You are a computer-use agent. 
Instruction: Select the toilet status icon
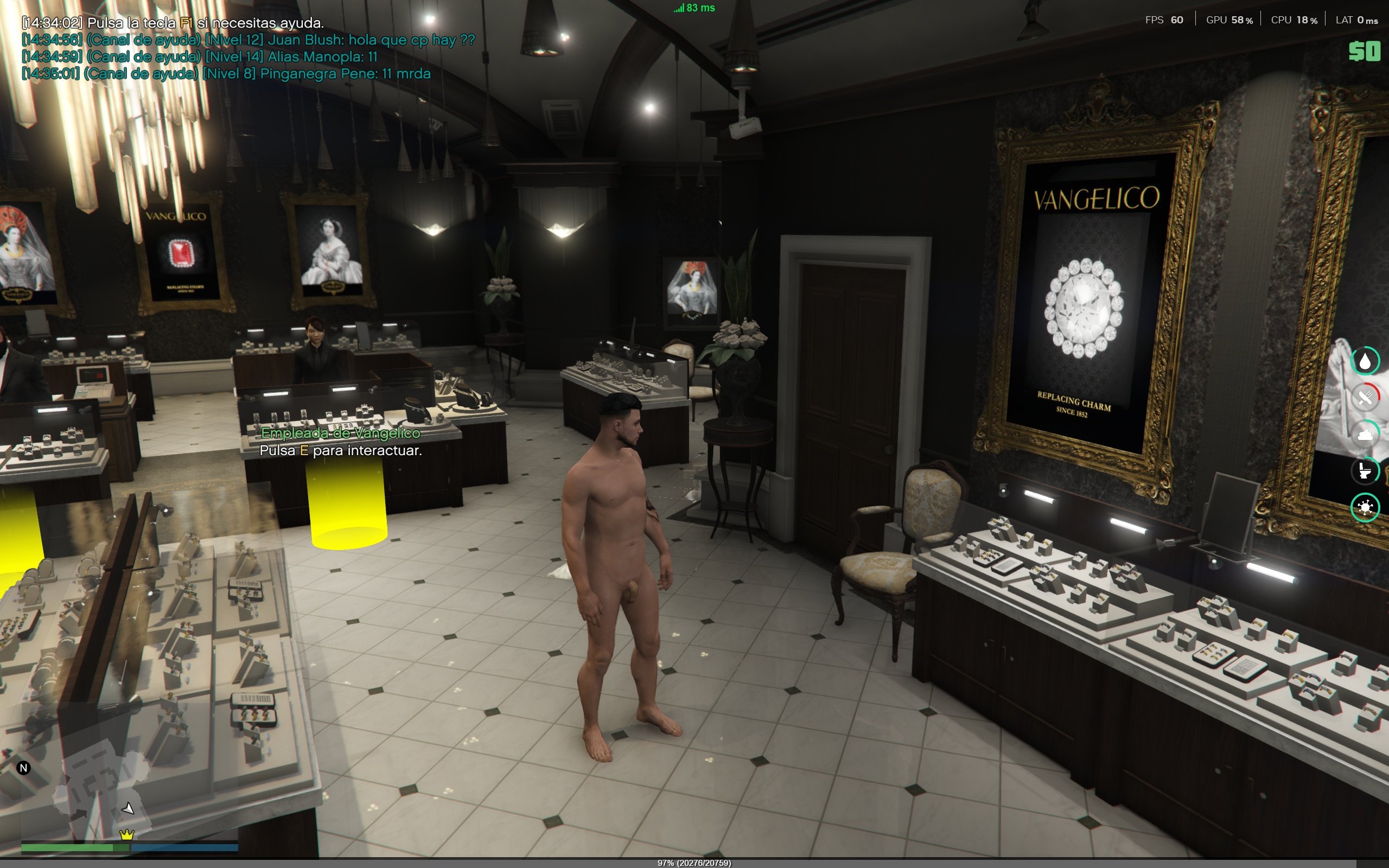click(x=1365, y=471)
